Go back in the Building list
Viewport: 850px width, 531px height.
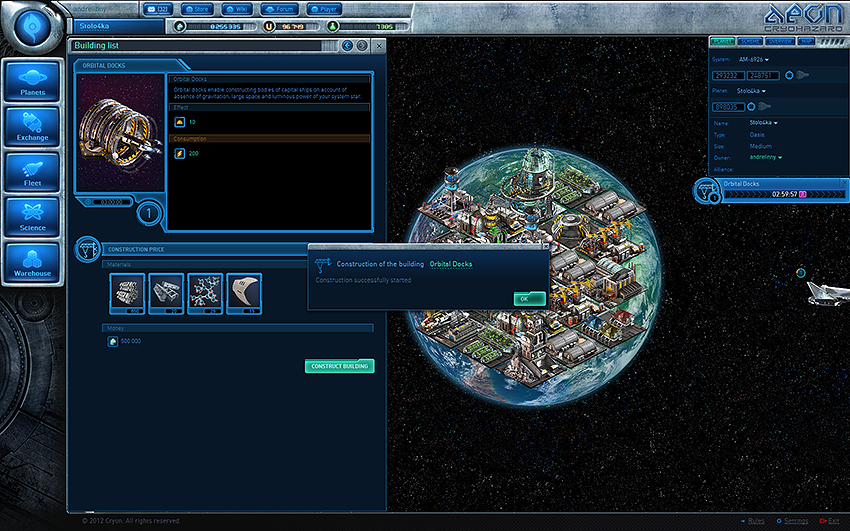(348, 46)
